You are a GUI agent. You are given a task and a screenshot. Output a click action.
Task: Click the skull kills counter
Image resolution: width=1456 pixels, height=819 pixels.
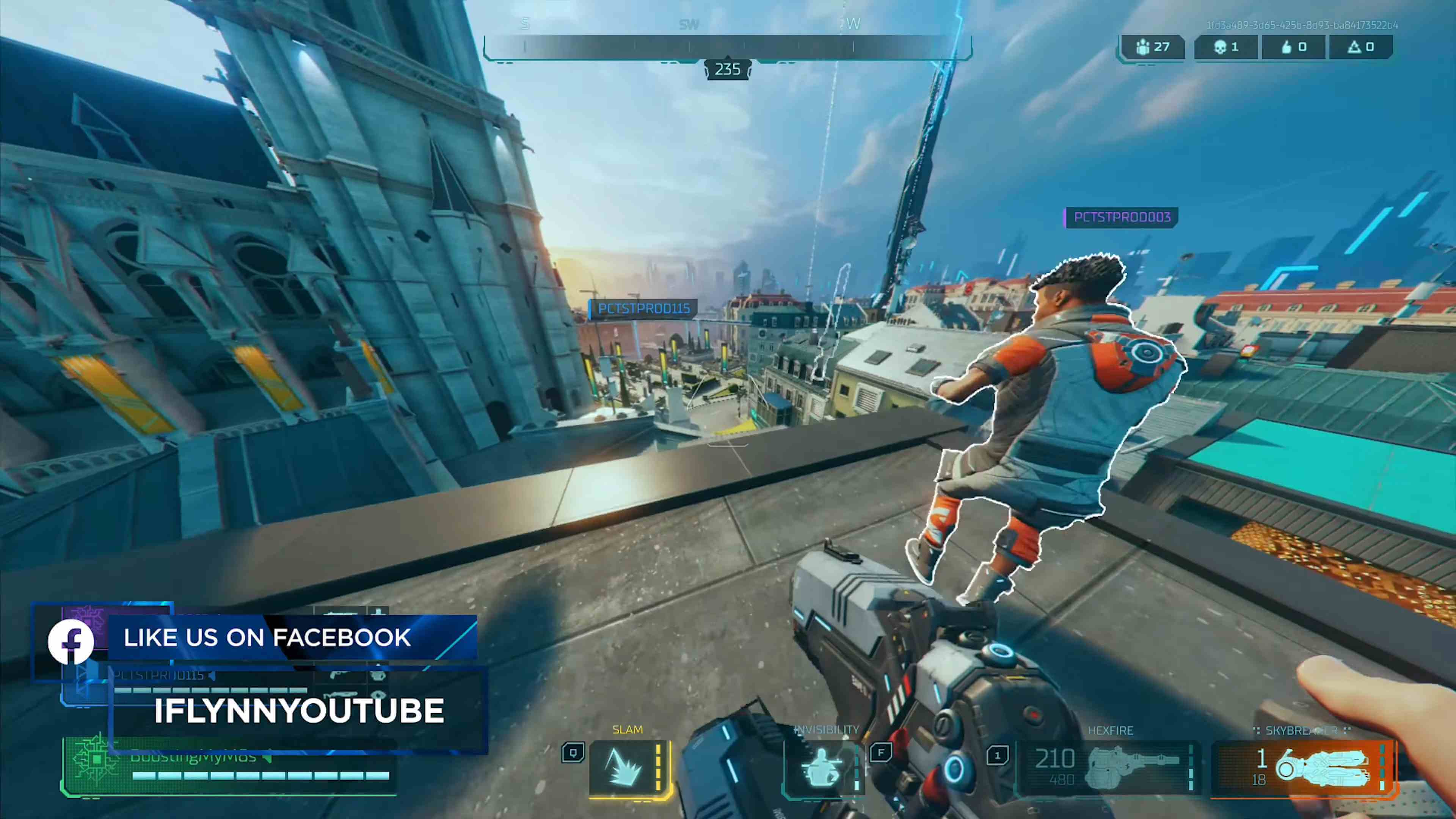point(1225,47)
